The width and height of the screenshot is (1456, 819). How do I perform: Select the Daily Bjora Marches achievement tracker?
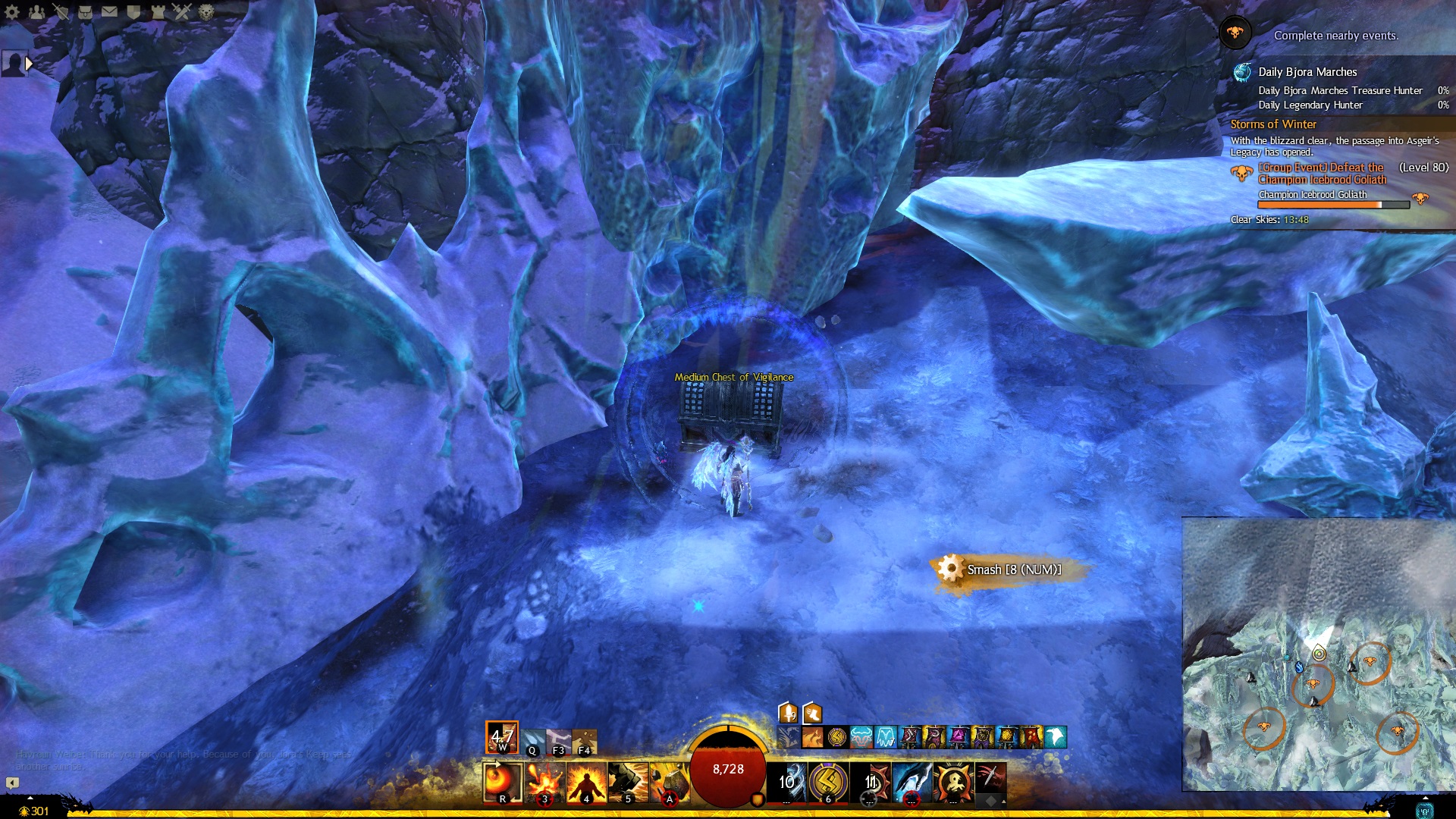click(1307, 72)
